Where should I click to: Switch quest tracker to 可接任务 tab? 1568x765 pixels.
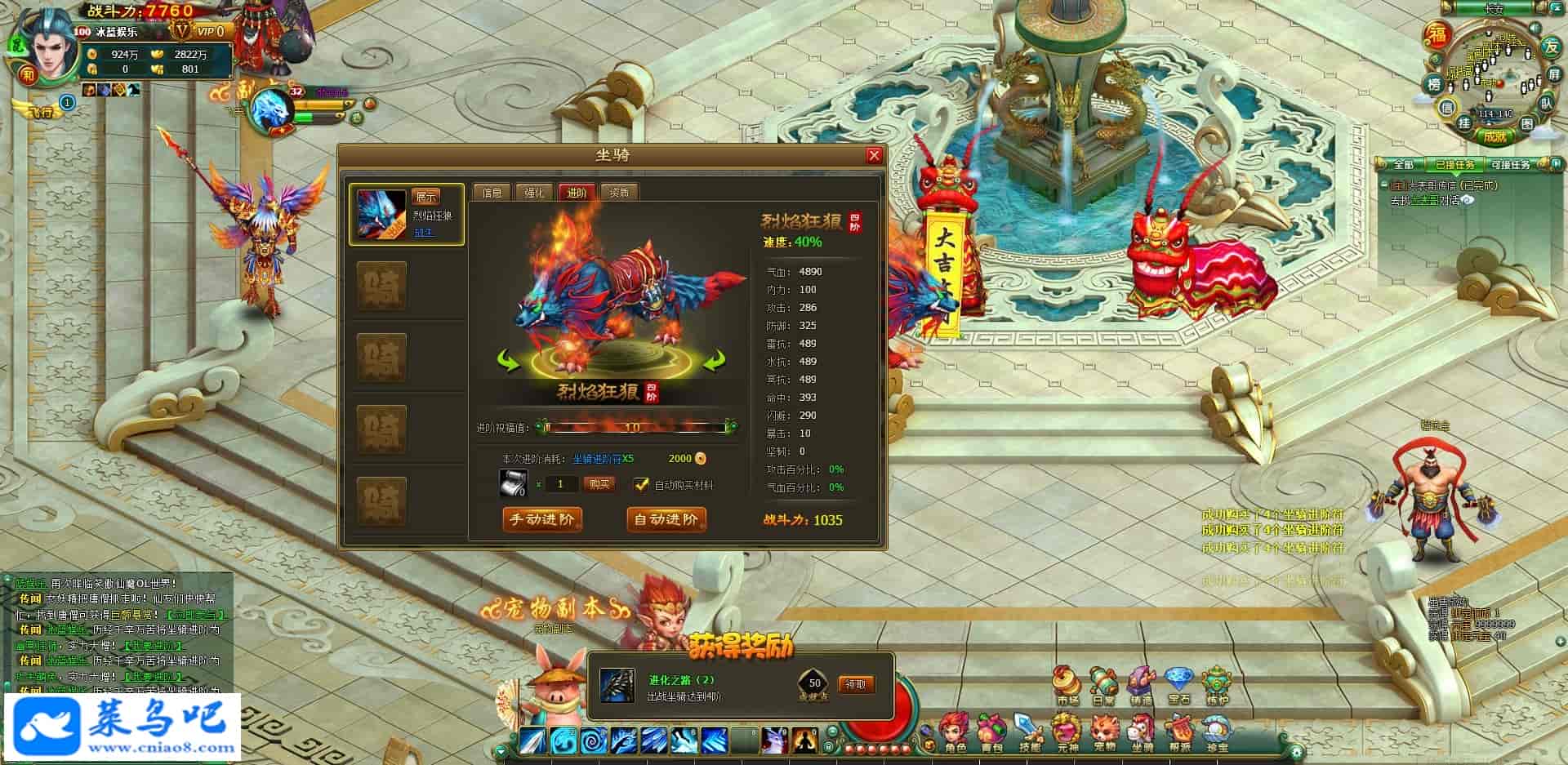(x=1510, y=165)
